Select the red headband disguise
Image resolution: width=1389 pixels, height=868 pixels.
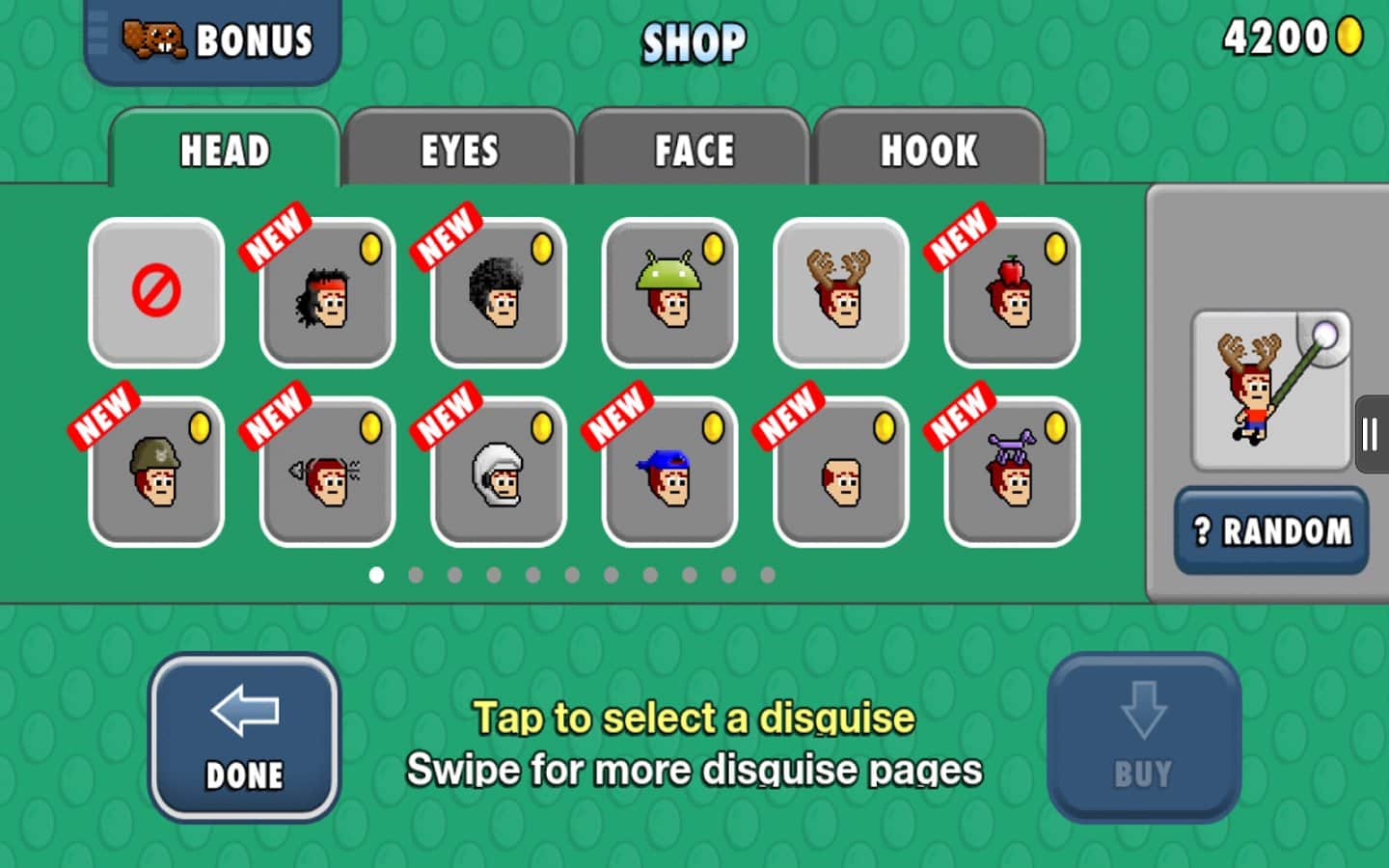coord(327,292)
